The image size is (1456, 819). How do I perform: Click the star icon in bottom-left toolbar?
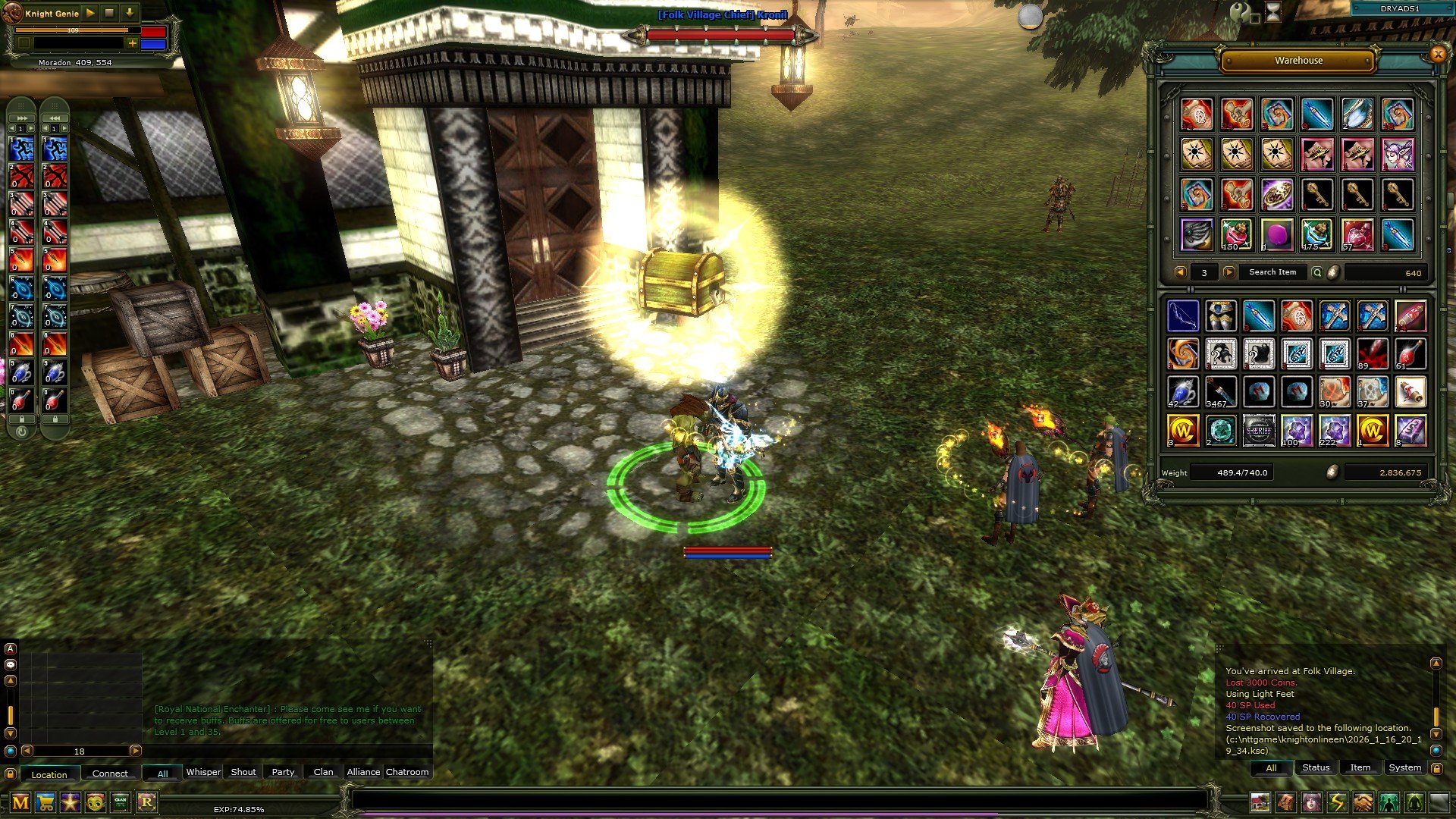coord(71,802)
